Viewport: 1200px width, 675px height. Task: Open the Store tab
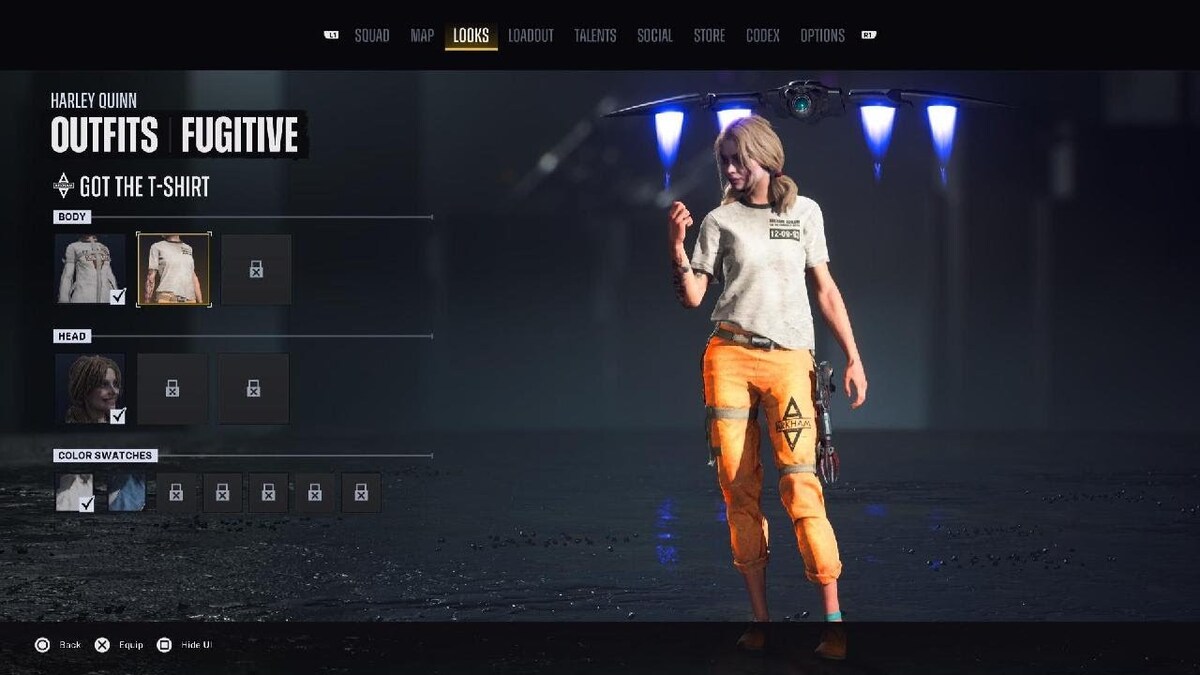[x=709, y=36]
